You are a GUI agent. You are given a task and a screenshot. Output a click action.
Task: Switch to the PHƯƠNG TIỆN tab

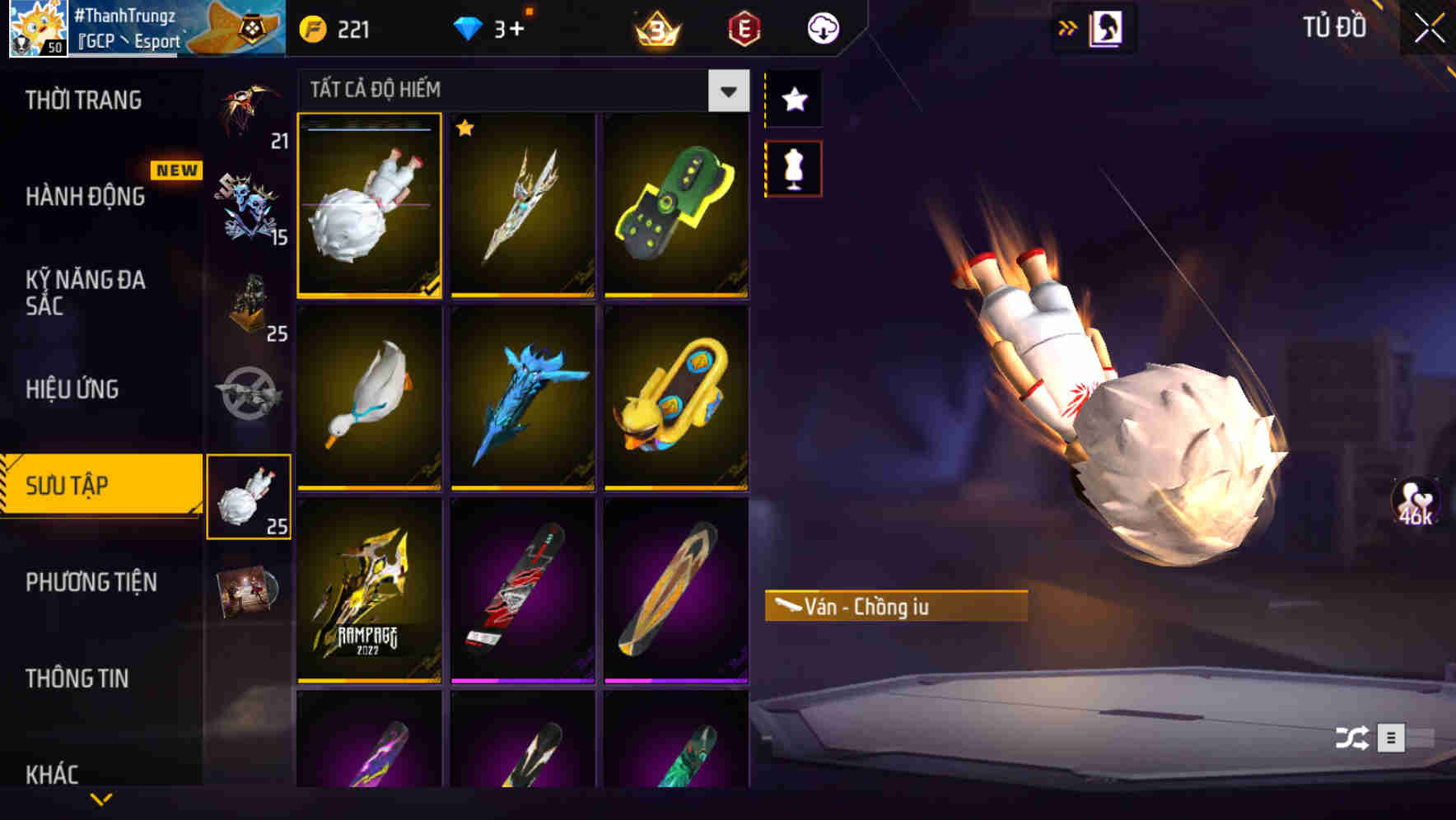[91, 582]
